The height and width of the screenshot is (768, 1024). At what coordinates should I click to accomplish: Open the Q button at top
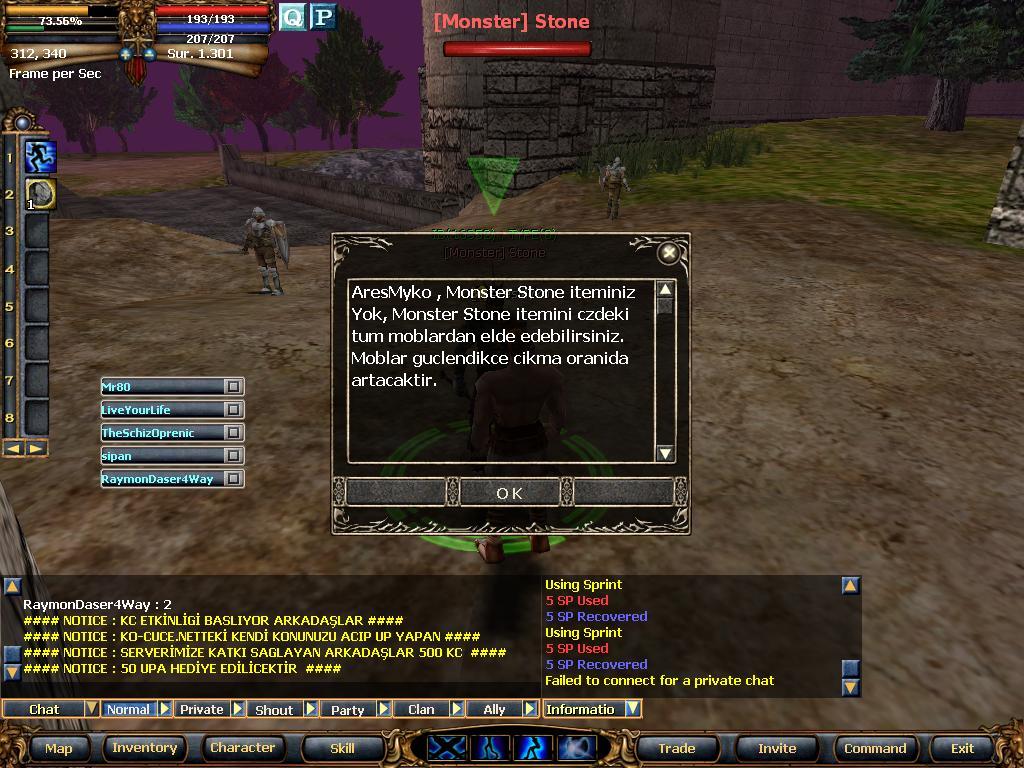tap(292, 17)
